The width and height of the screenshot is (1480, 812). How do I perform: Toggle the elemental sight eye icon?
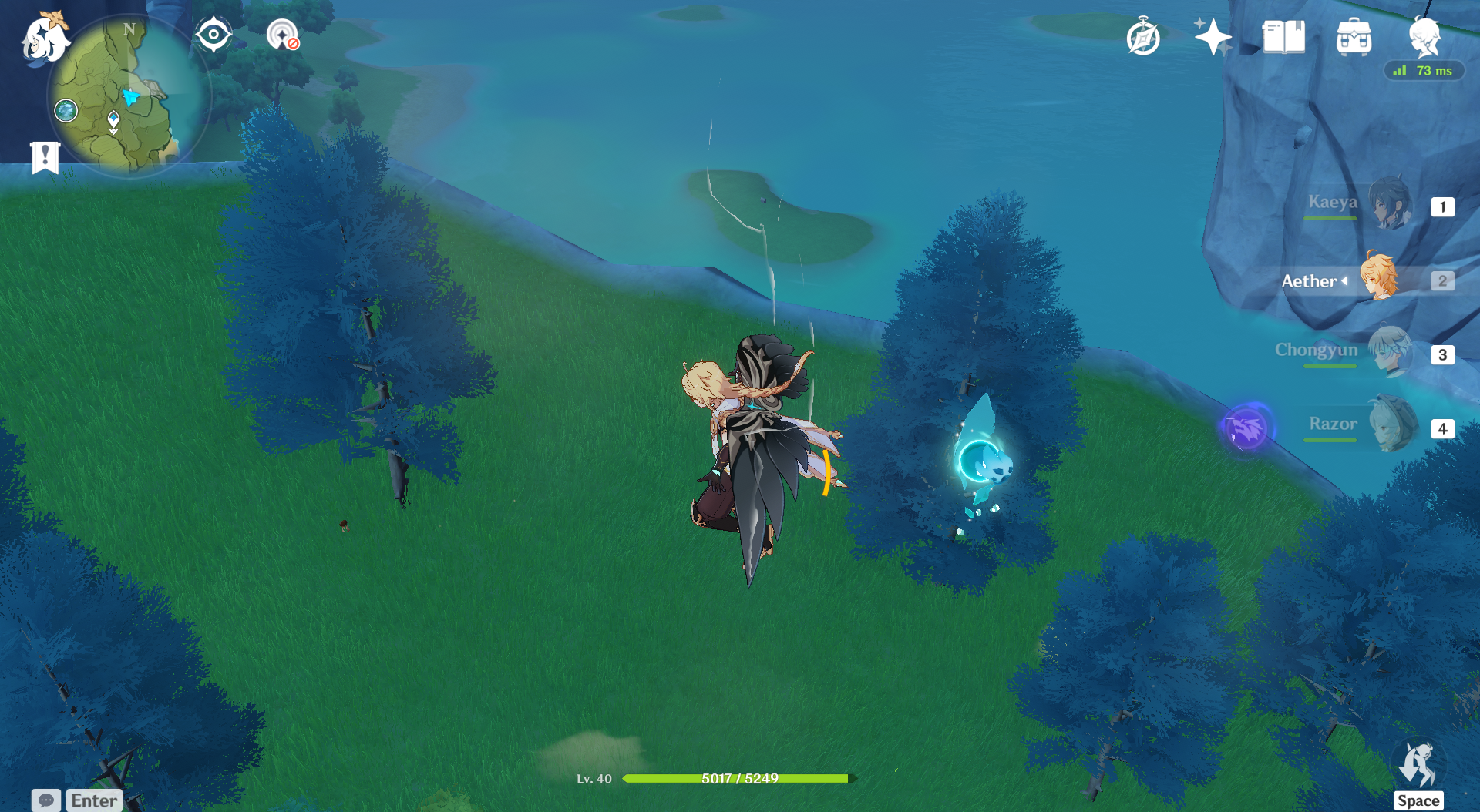point(213,35)
